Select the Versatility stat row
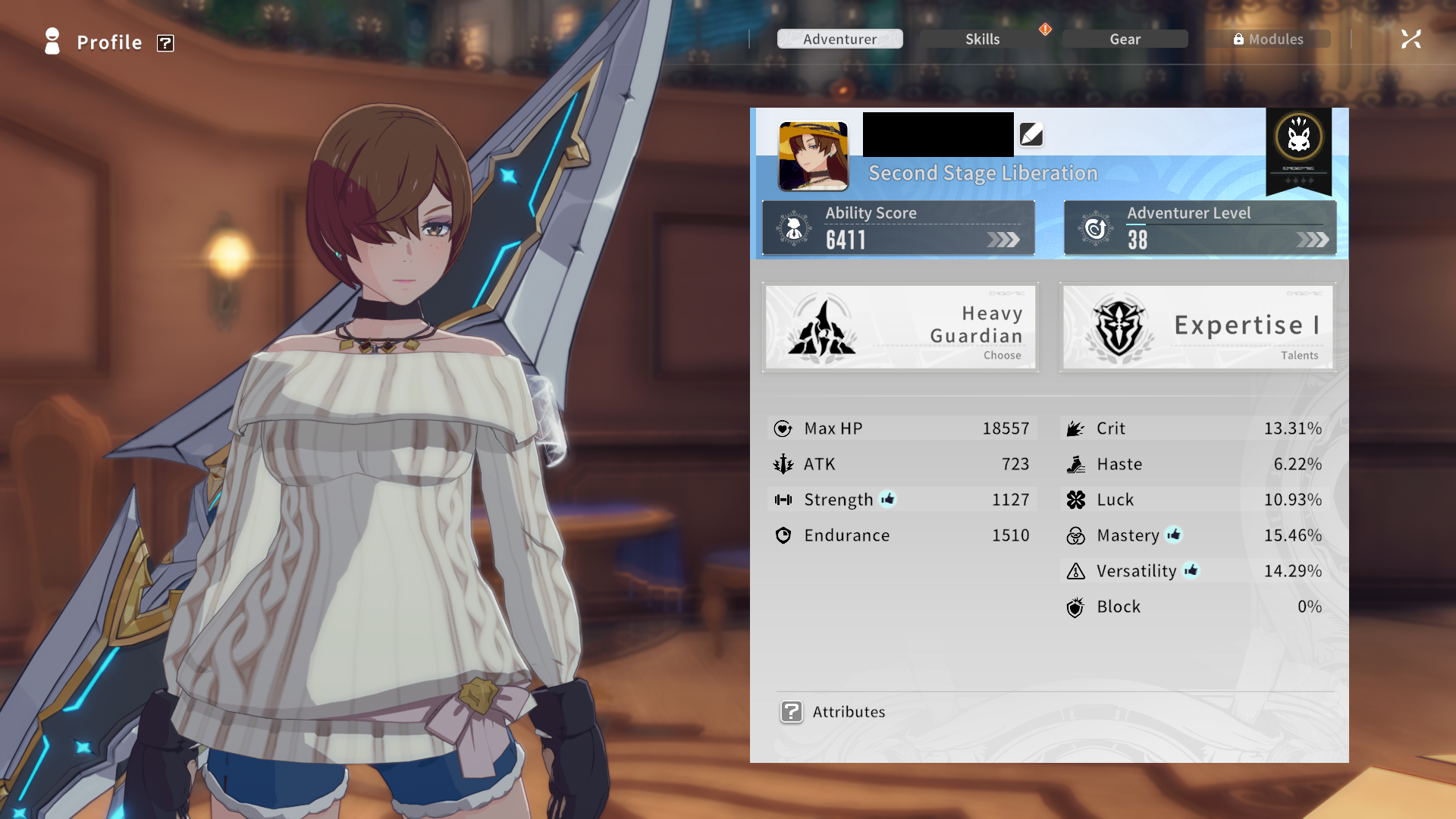The height and width of the screenshot is (819, 1456). [x=1194, y=571]
